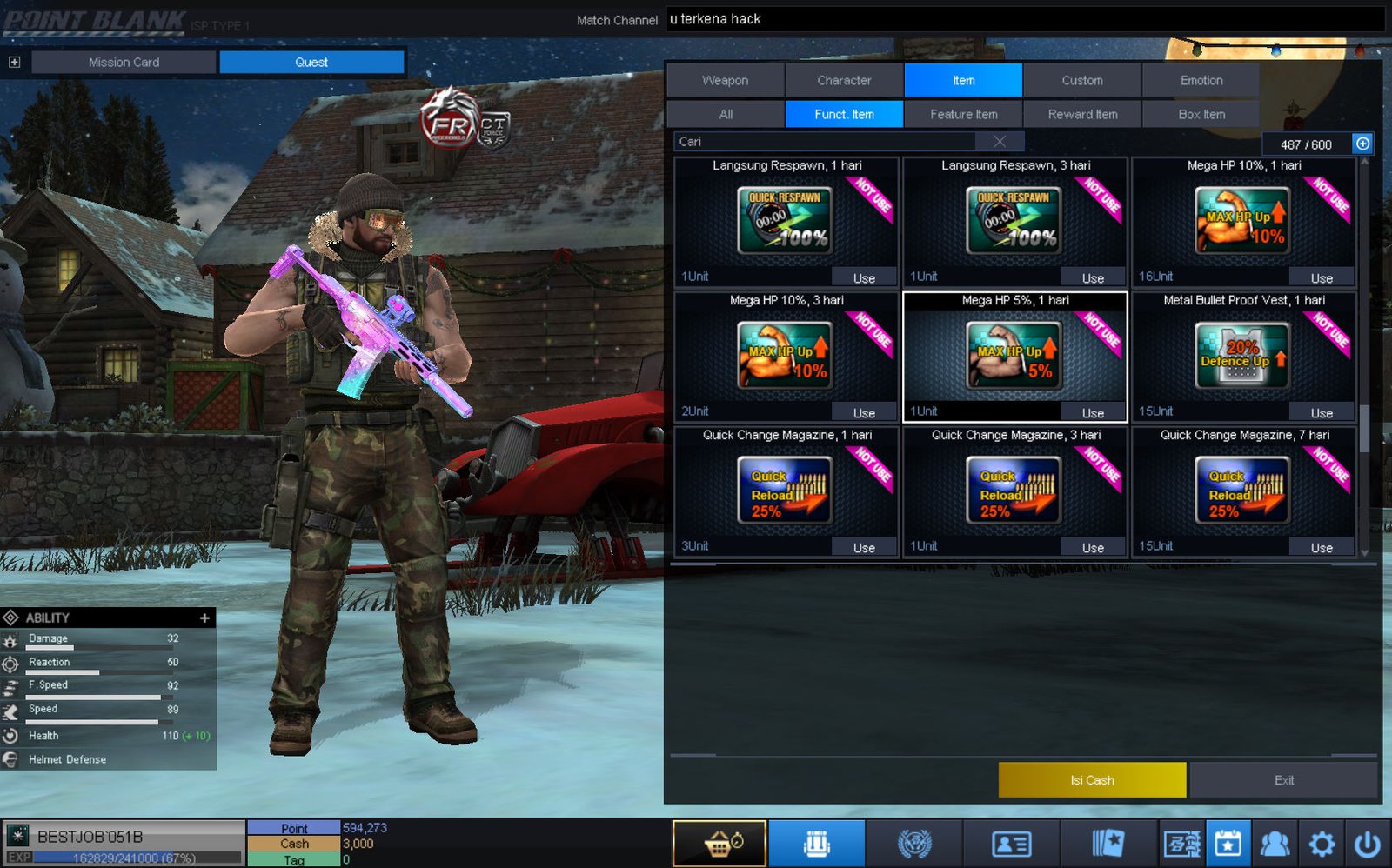Use Metal Bullet Proof Vest item
Screen dimensions: 1392x868
click(1322, 412)
